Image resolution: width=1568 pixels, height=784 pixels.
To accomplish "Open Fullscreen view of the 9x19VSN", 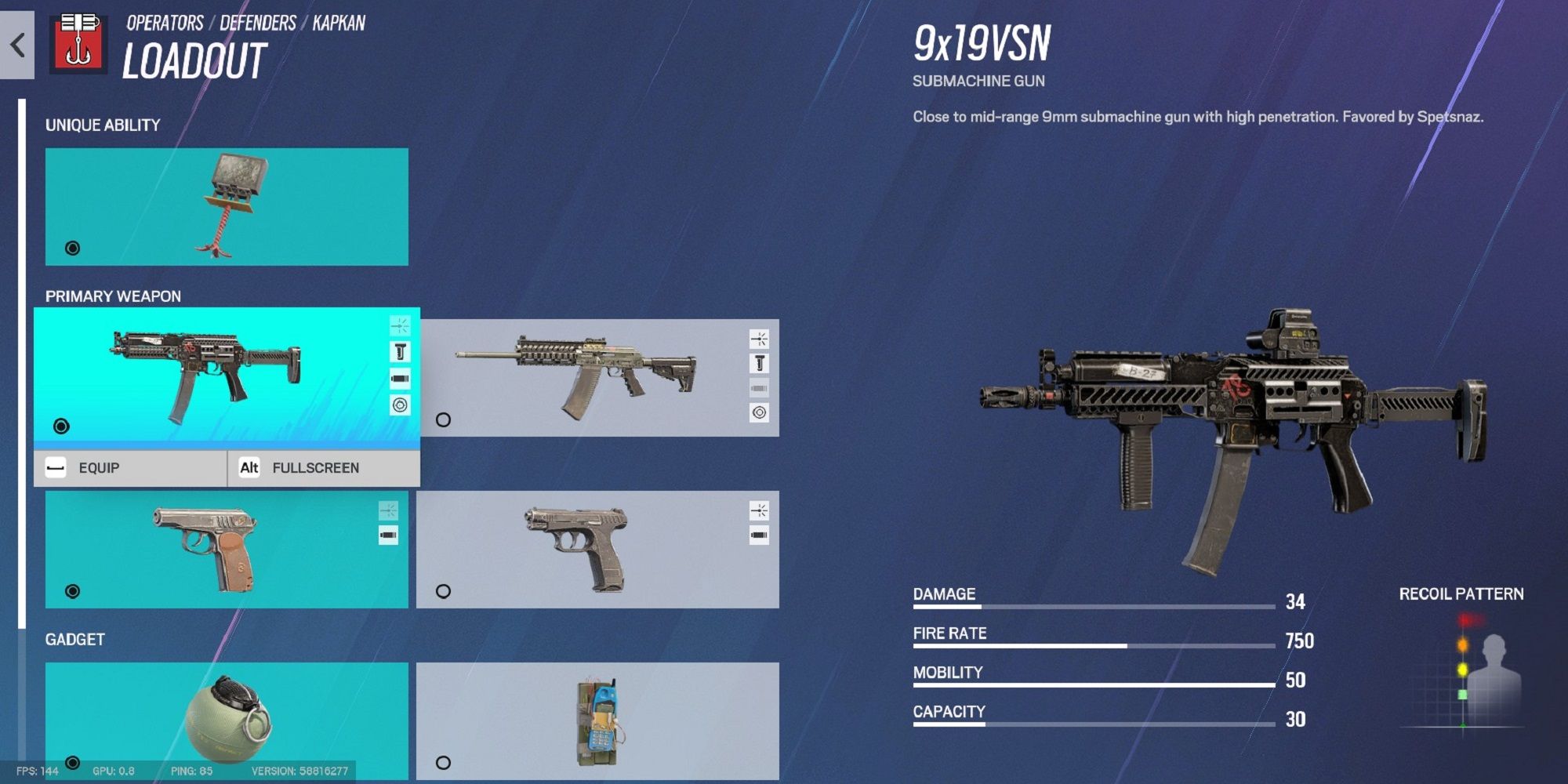I will pyautogui.click(x=316, y=467).
